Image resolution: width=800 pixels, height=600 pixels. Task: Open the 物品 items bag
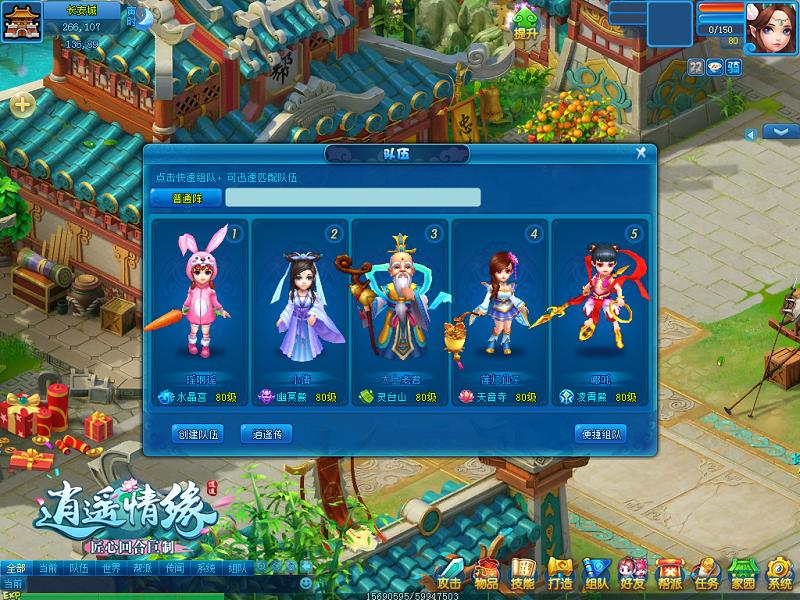tap(486, 574)
